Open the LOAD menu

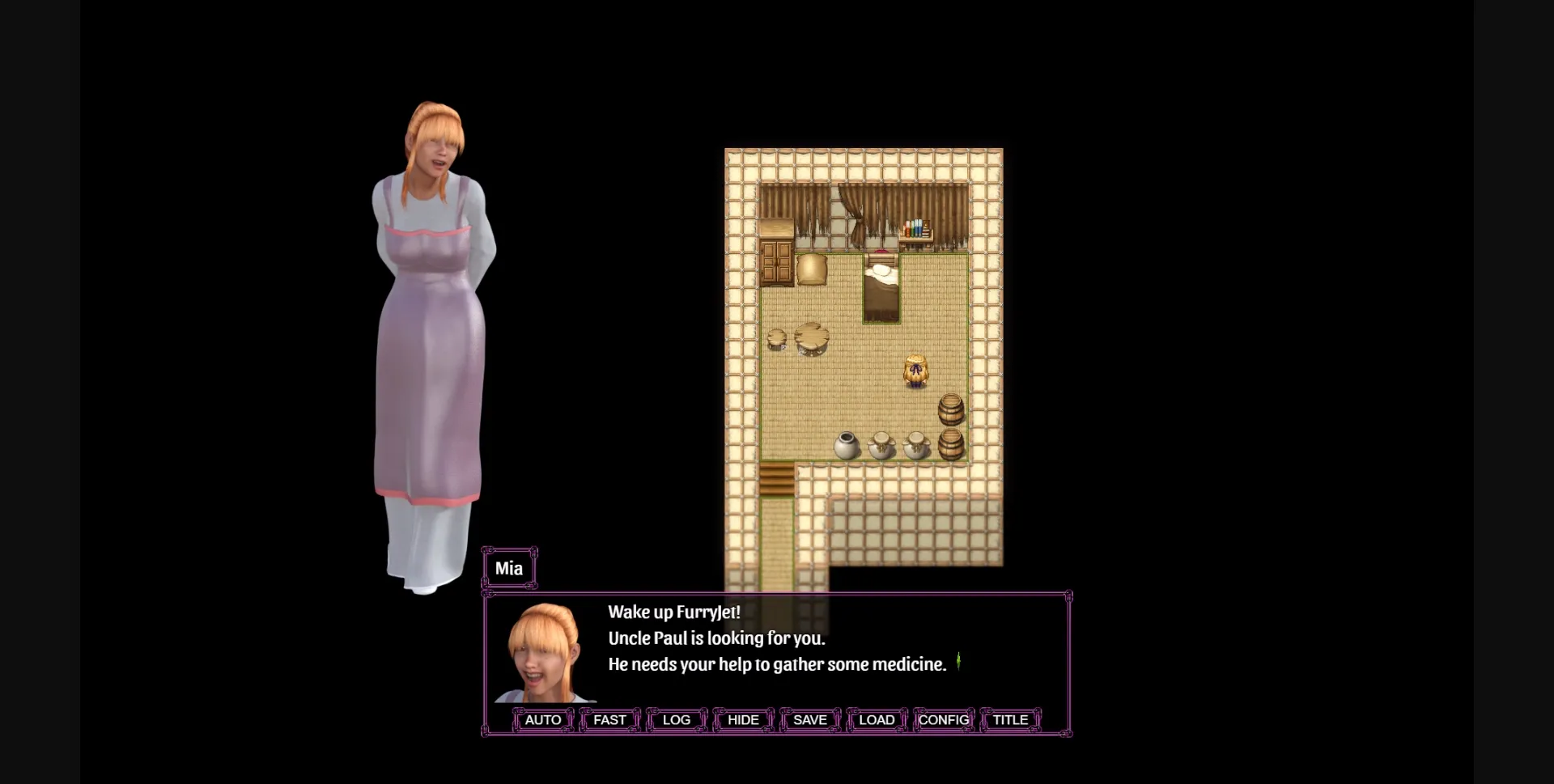(877, 719)
